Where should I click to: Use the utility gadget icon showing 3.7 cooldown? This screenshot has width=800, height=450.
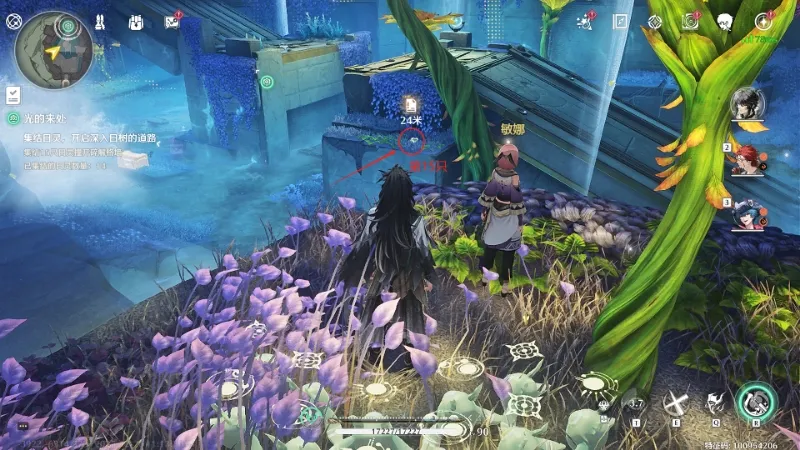635,404
